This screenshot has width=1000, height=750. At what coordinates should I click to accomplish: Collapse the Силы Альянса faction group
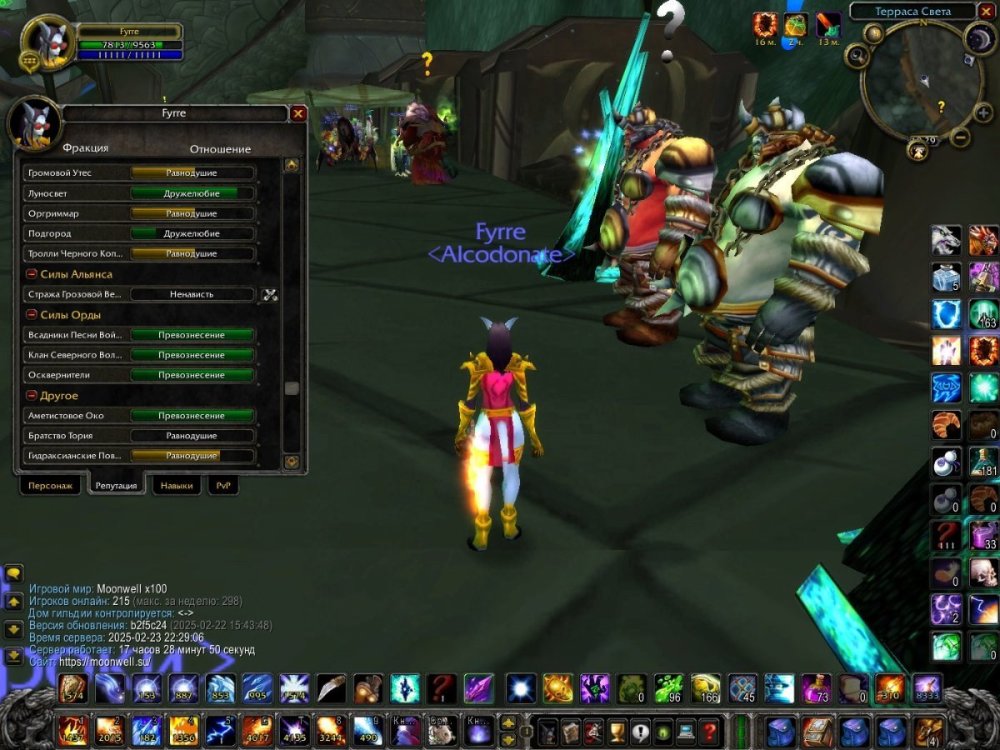click(31, 274)
